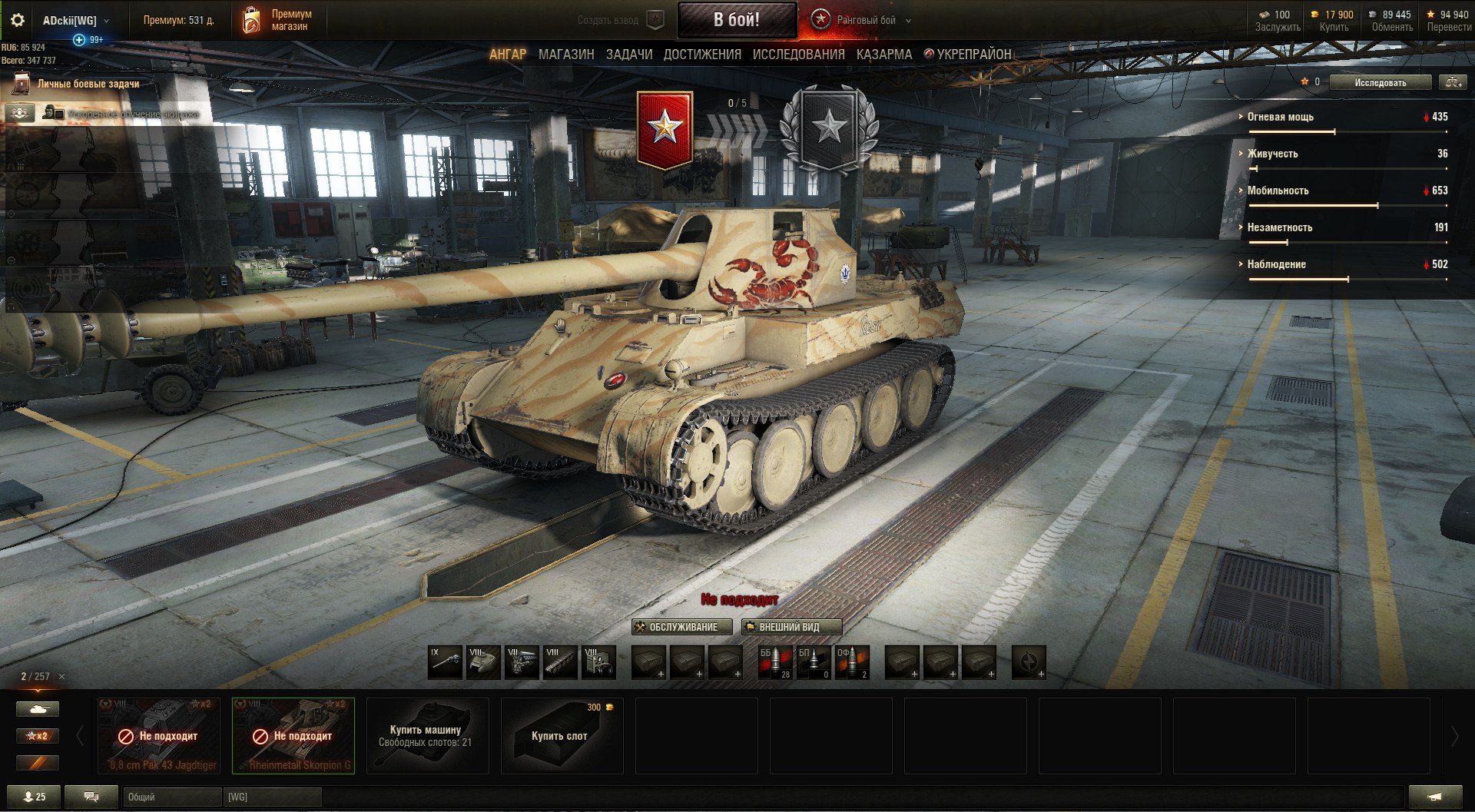Open the ДОСТИЖЕНИЯ tab
The image size is (1475, 812).
tap(702, 55)
